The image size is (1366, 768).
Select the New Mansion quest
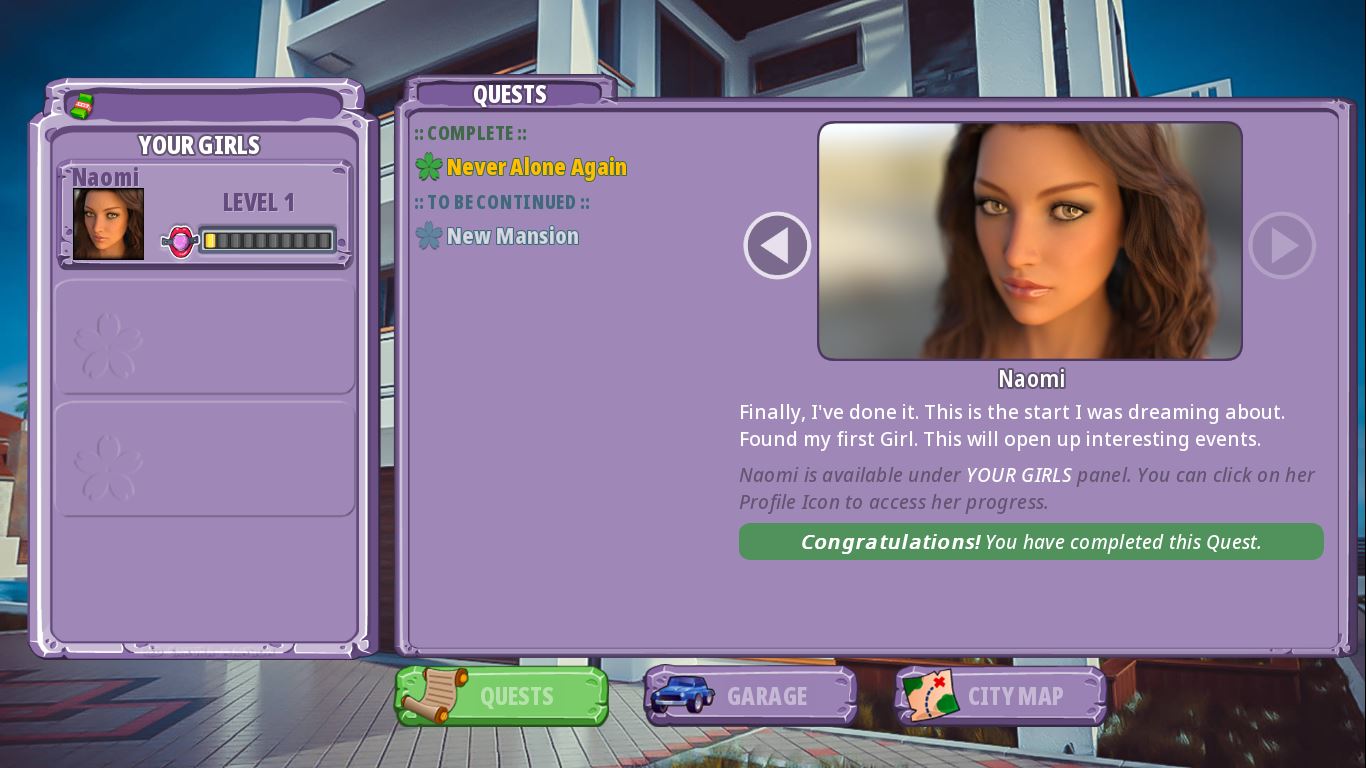512,237
